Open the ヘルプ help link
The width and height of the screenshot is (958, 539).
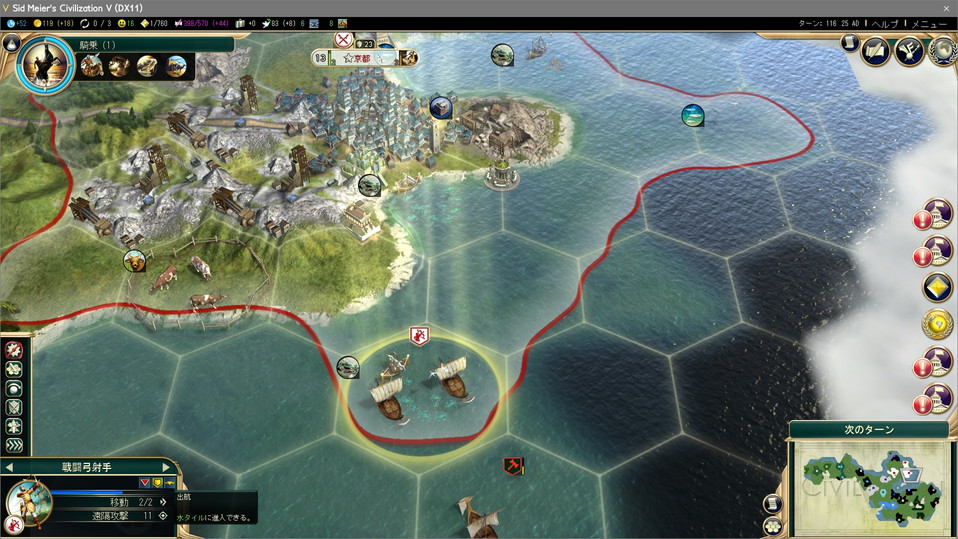[x=886, y=23]
